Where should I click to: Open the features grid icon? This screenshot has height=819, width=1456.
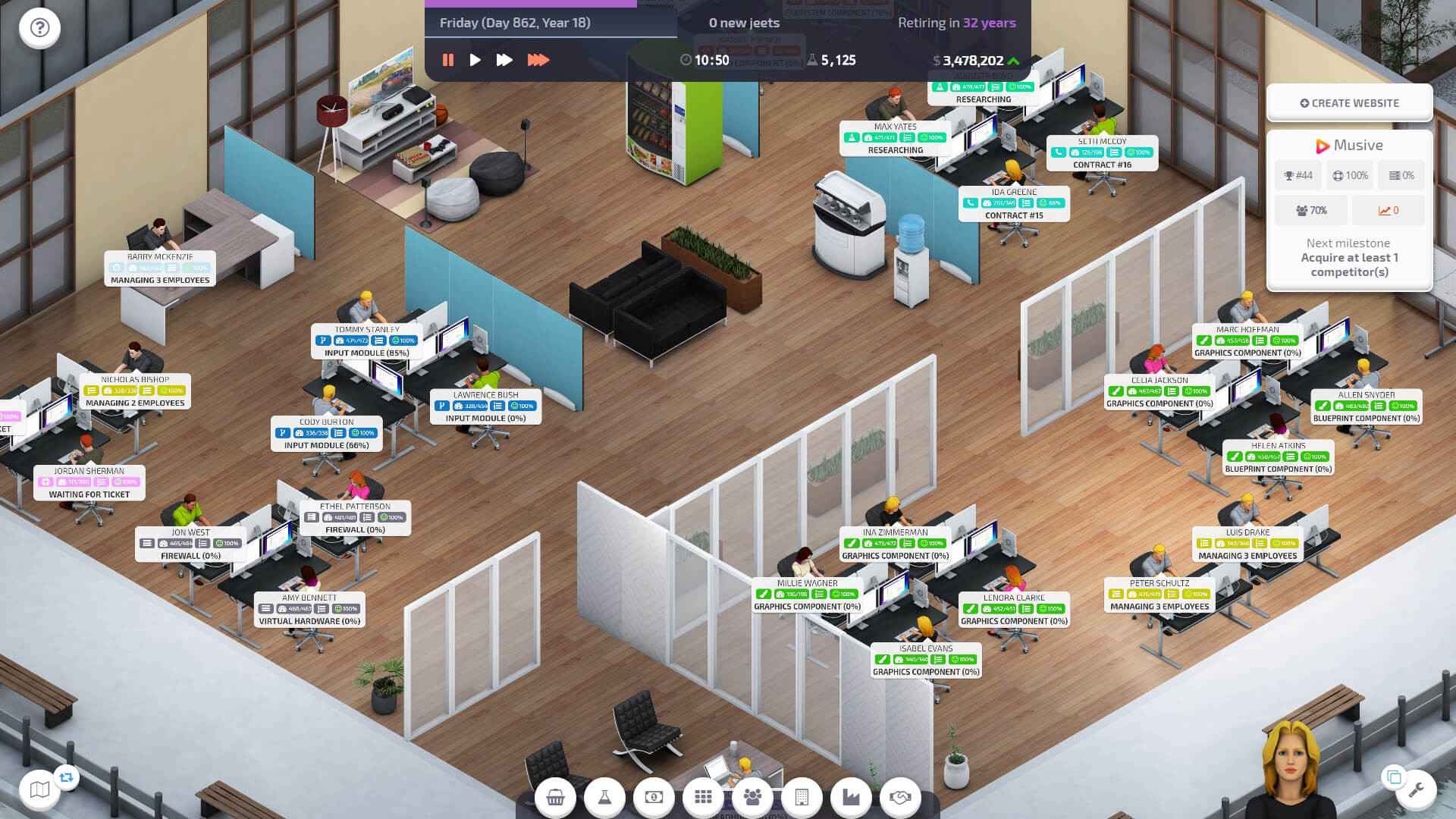pos(703,797)
